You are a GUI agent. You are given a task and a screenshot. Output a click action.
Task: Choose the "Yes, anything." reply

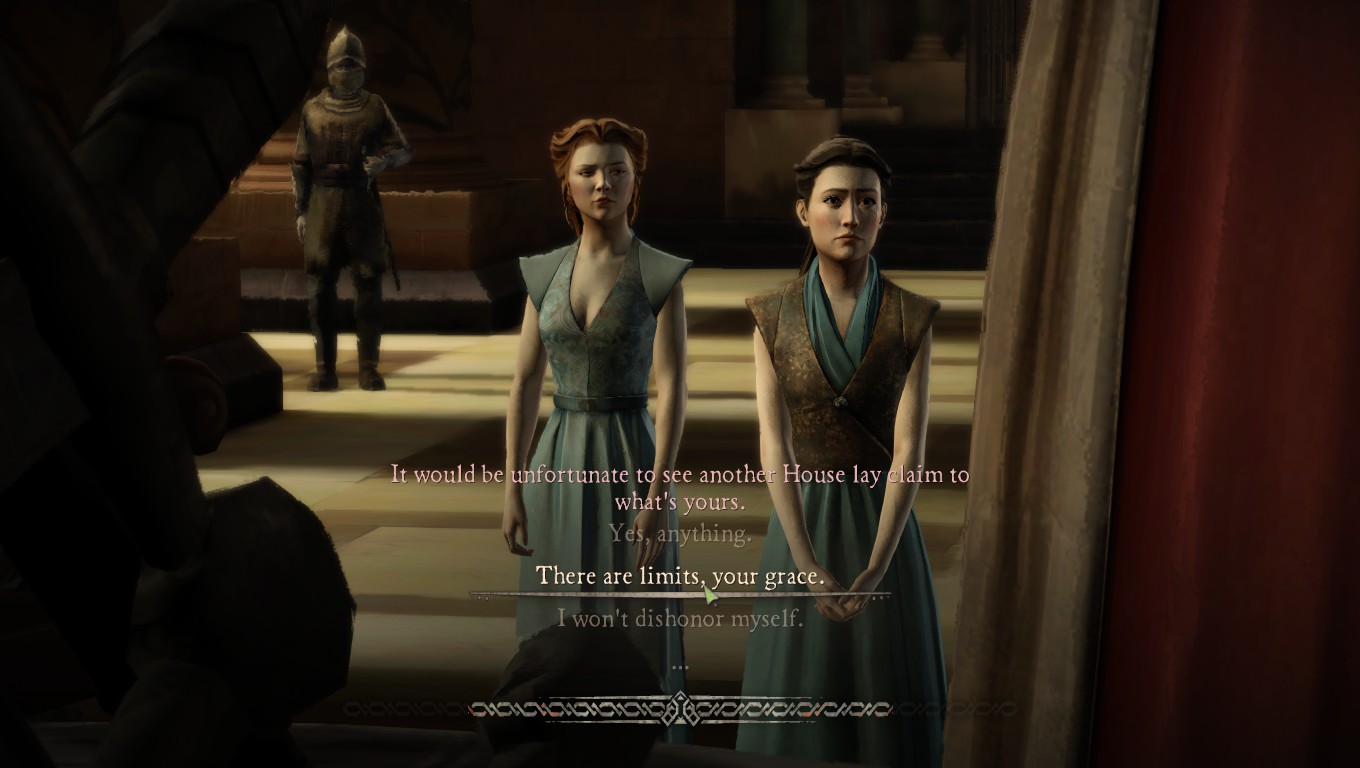pos(680,534)
